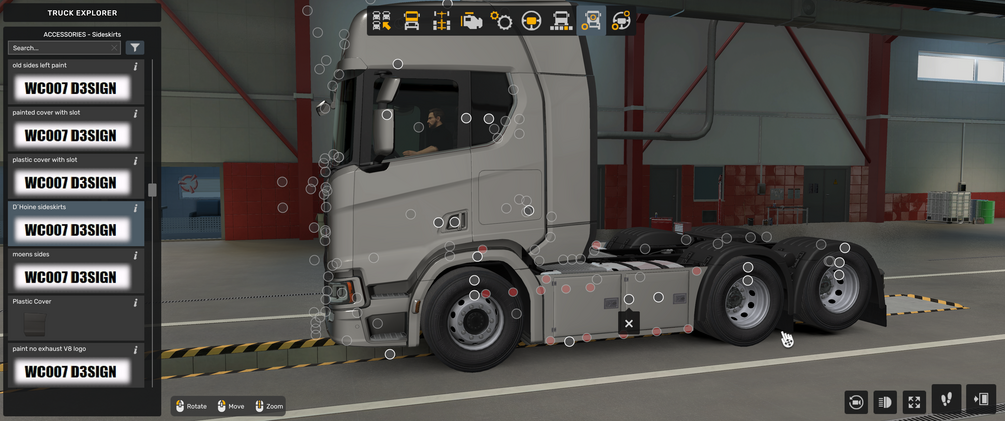The image size is (1005, 421).
Task: Switch to the engine category icon
Action: [471, 19]
